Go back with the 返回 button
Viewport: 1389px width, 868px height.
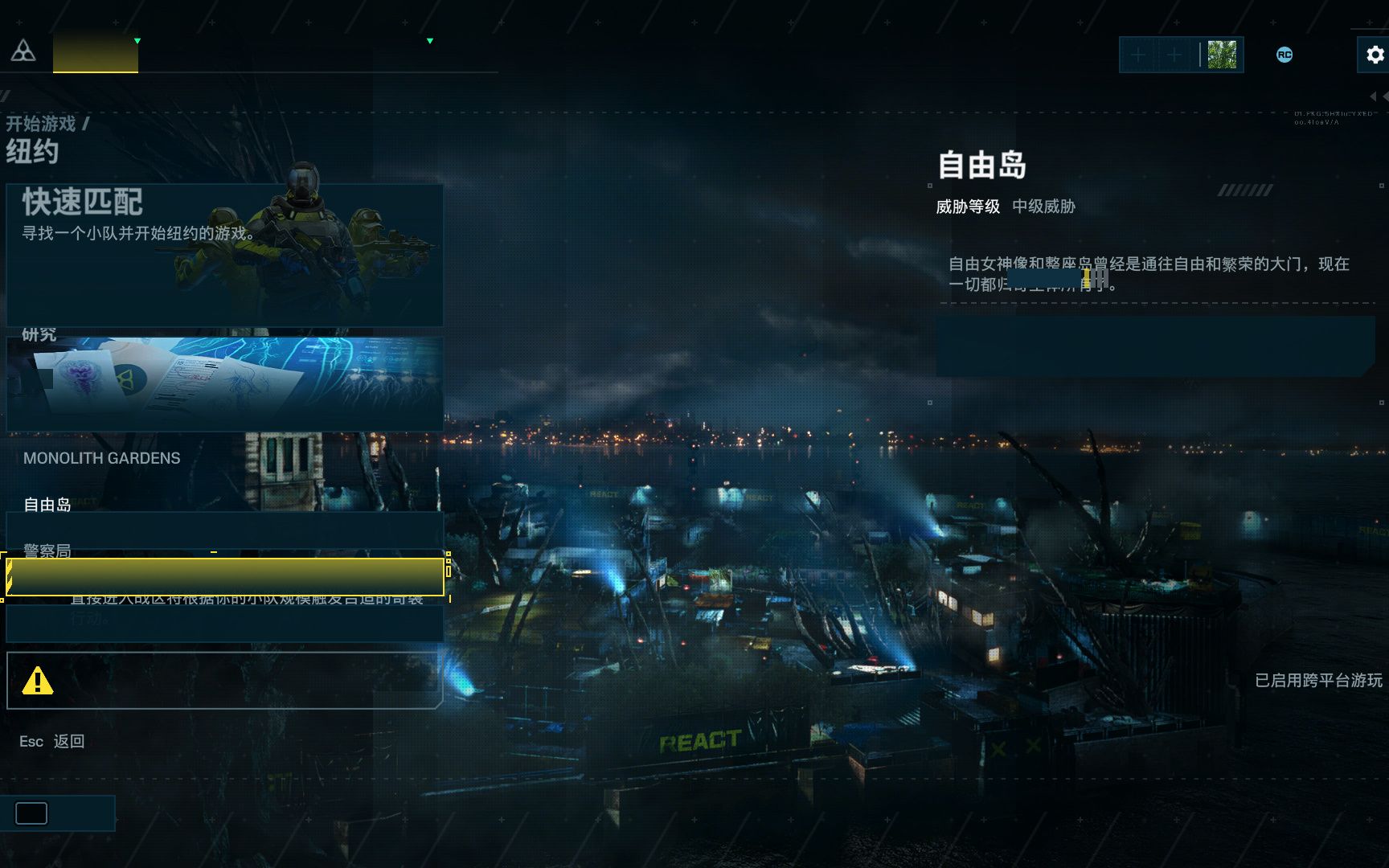pyautogui.click(x=68, y=741)
